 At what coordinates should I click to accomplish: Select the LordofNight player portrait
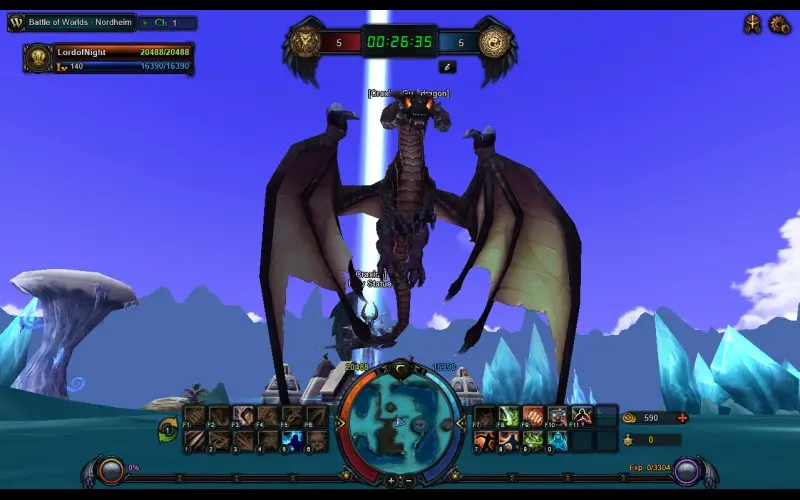point(37,58)
